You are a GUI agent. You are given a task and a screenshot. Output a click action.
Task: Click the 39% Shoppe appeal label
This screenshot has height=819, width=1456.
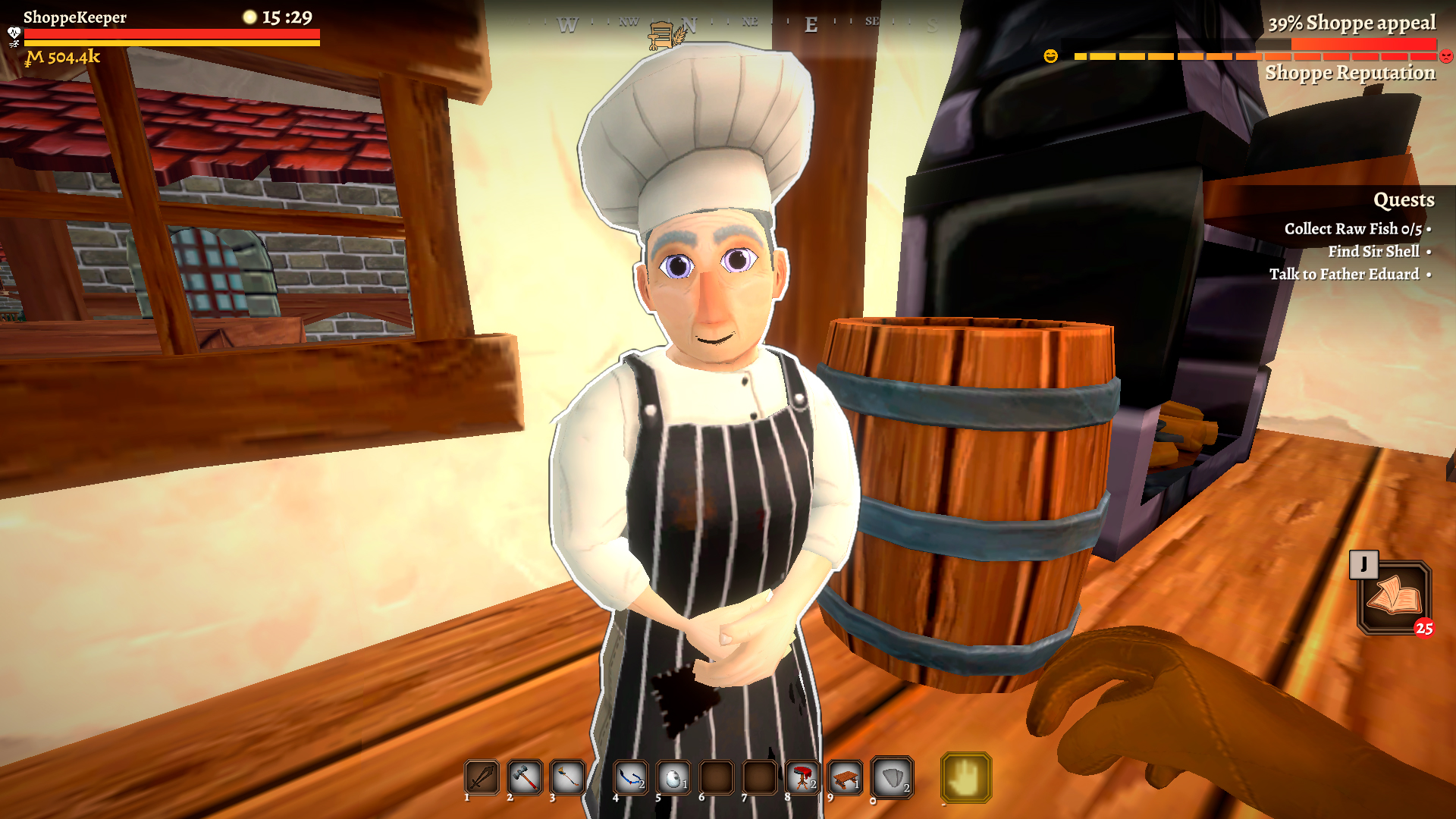1353,24
